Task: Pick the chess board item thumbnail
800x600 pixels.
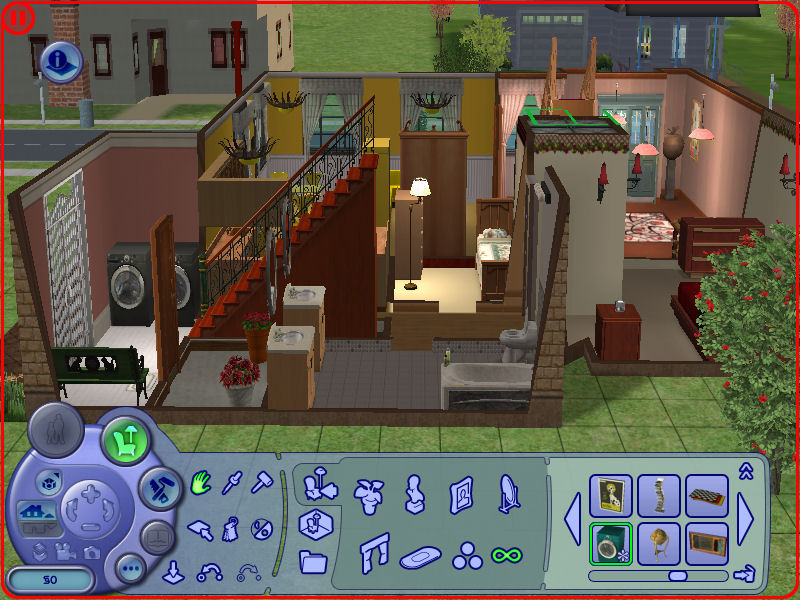Action: (706, 495)
